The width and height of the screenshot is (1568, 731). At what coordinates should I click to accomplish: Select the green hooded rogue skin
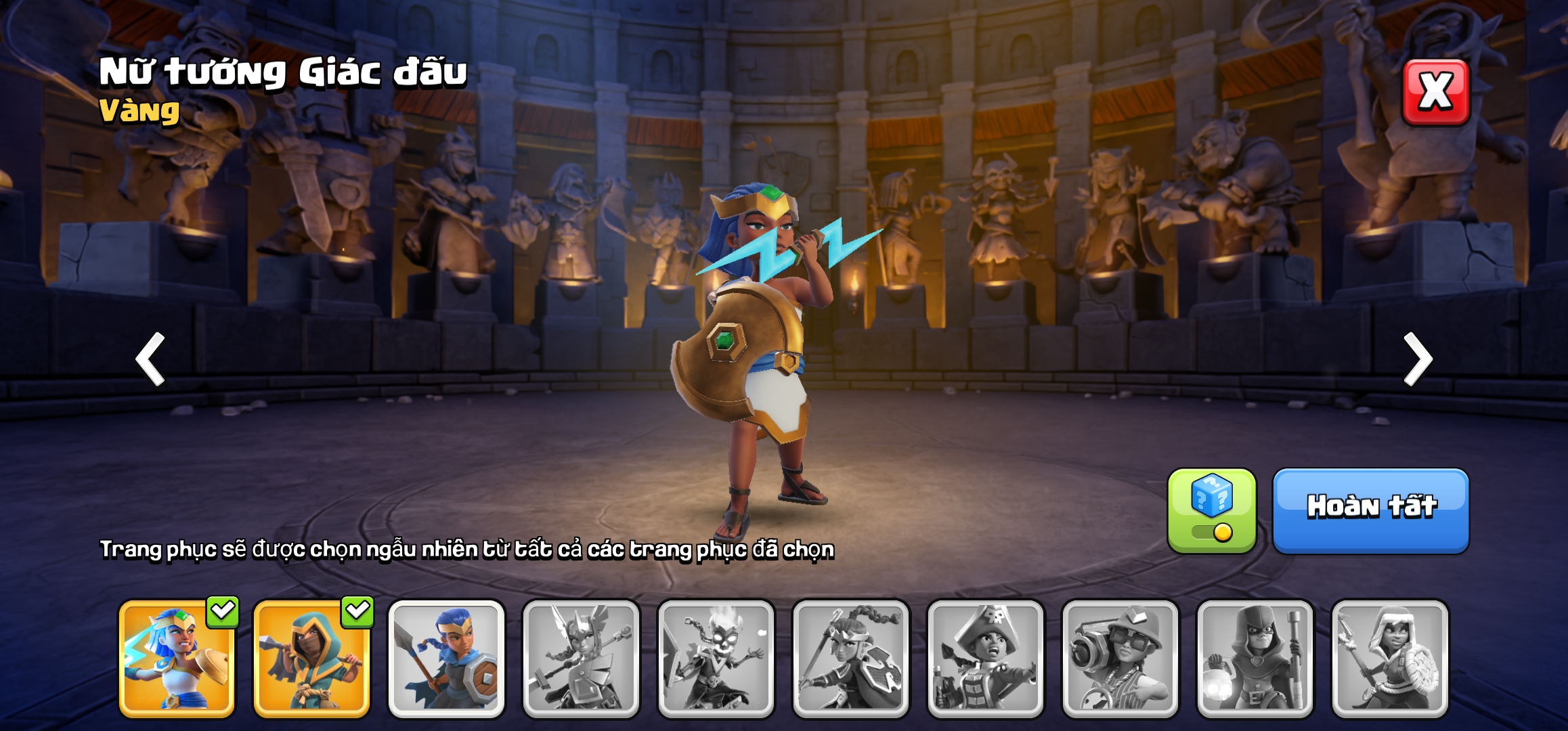point(311,659)
